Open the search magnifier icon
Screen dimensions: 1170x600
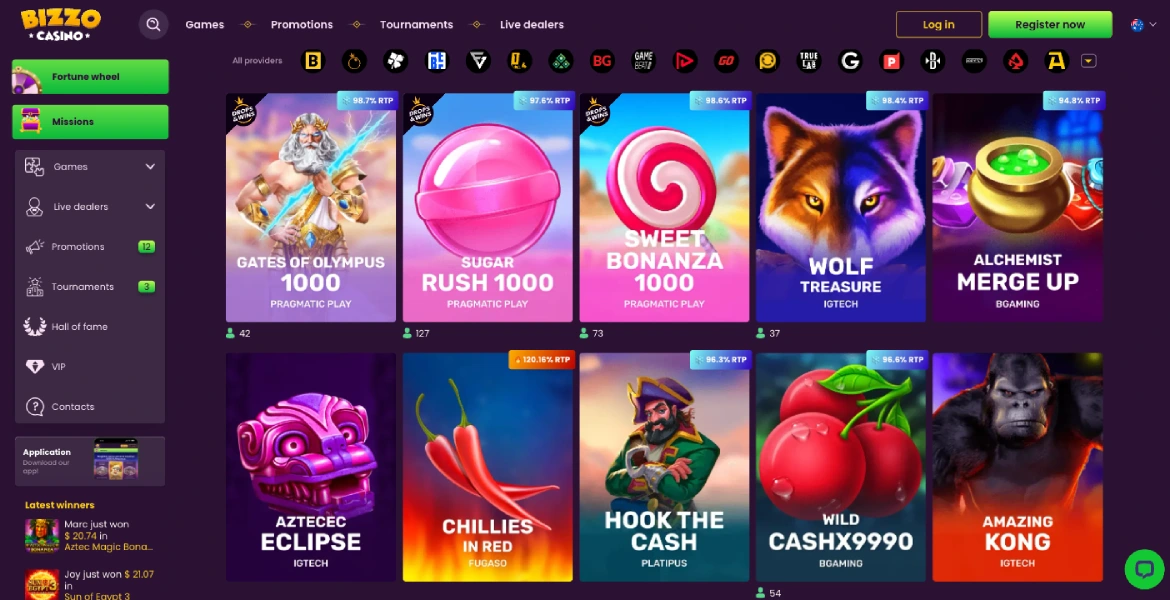pos(153,25)
